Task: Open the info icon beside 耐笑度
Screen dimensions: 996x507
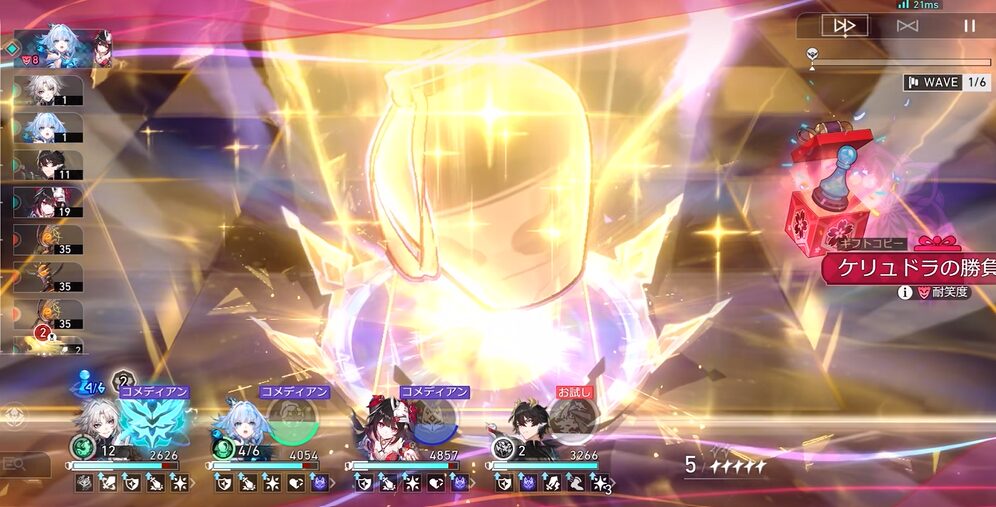Action: click(x=905, y=292)
